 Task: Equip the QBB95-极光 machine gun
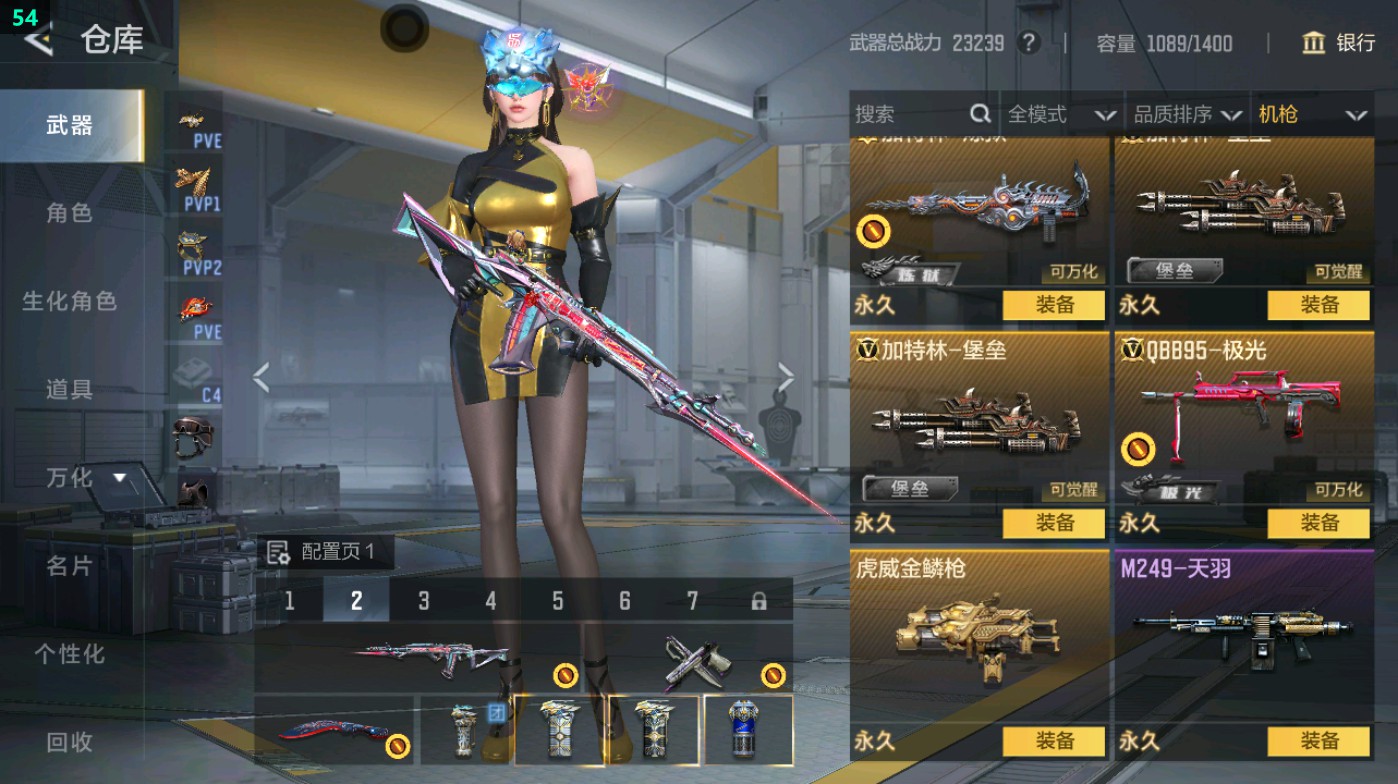point(1319,523)
